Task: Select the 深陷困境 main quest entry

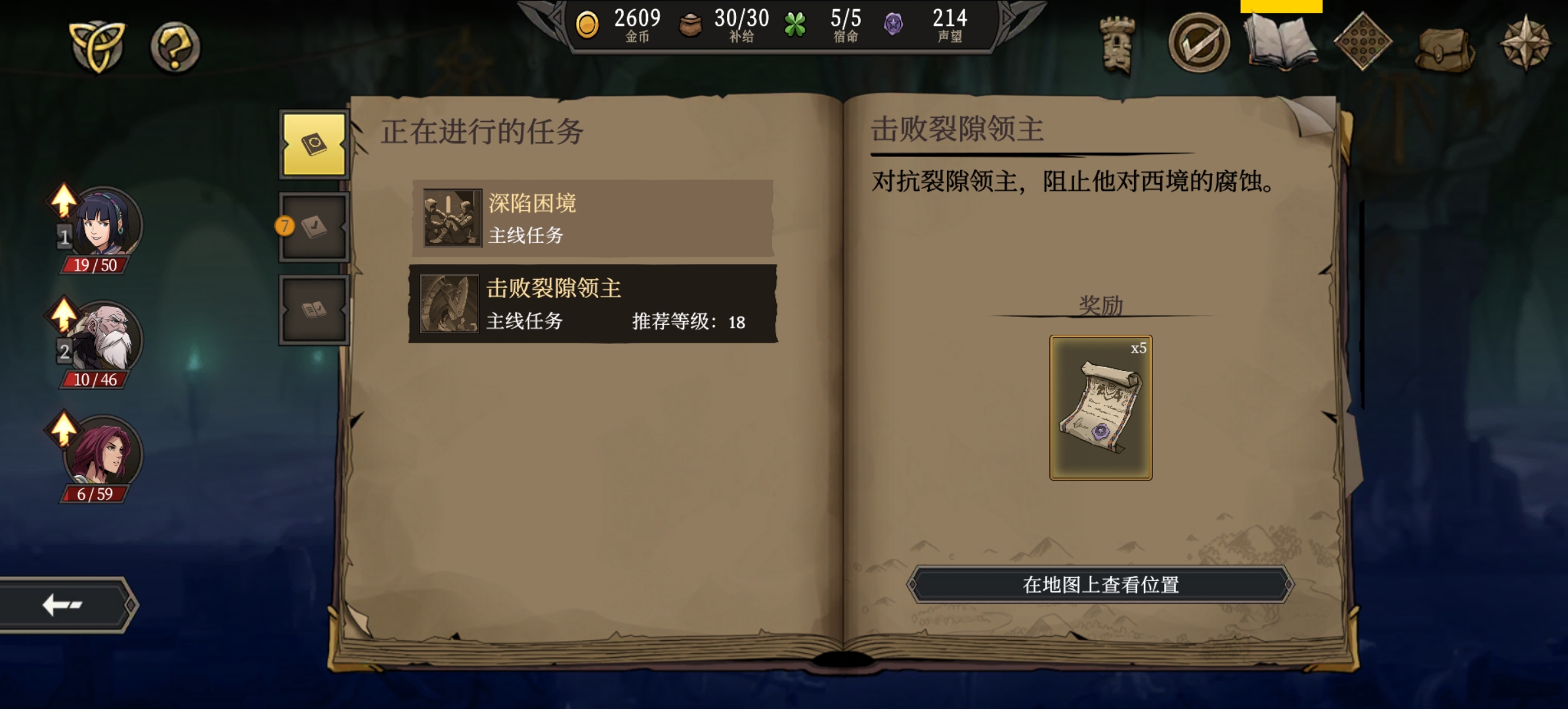Action: [591, 219]
